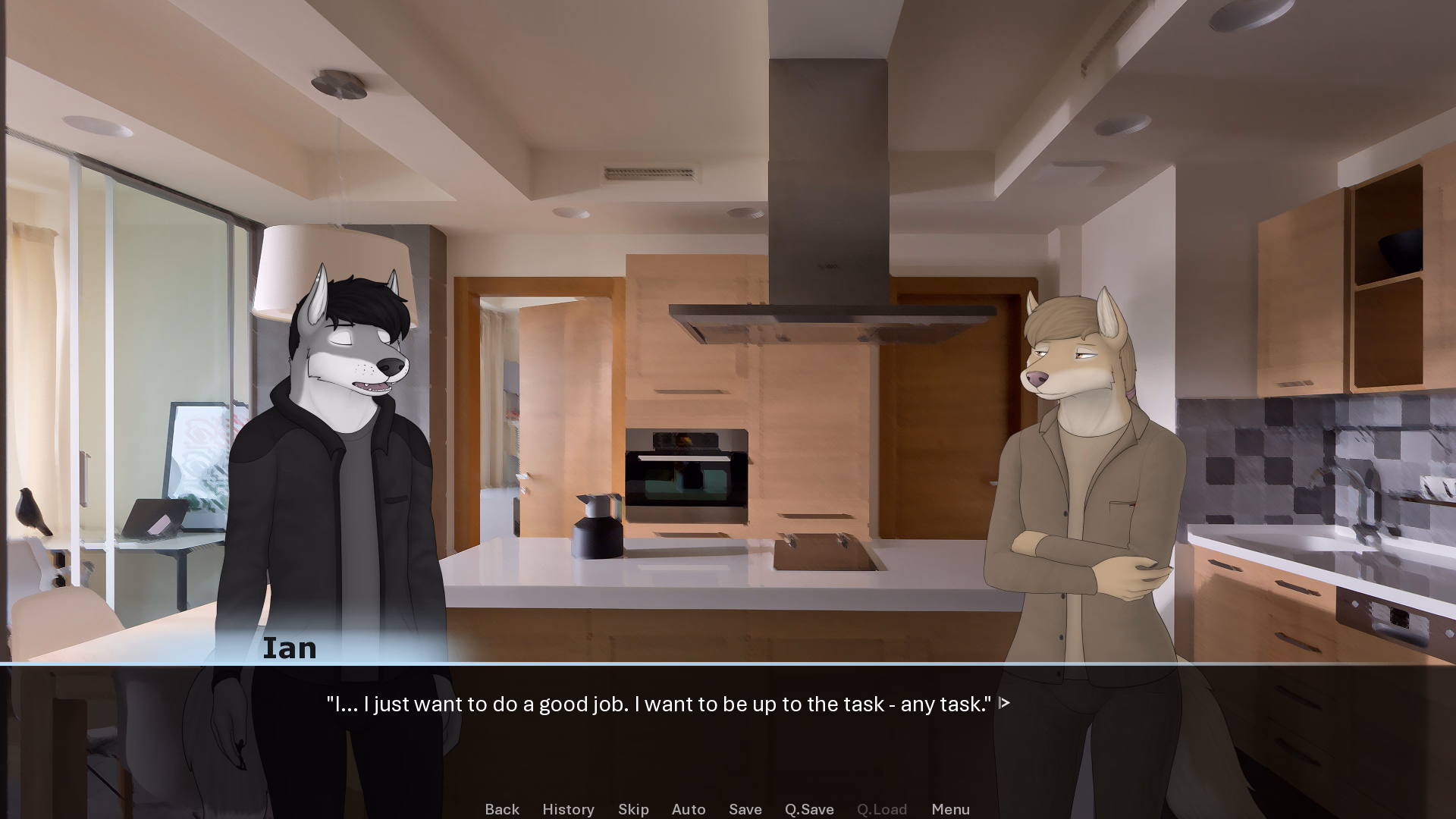Image resolution: width=1456 pixels, height=819 pixels.
Task: Open the dialogue History log
Action: (568, 809)
